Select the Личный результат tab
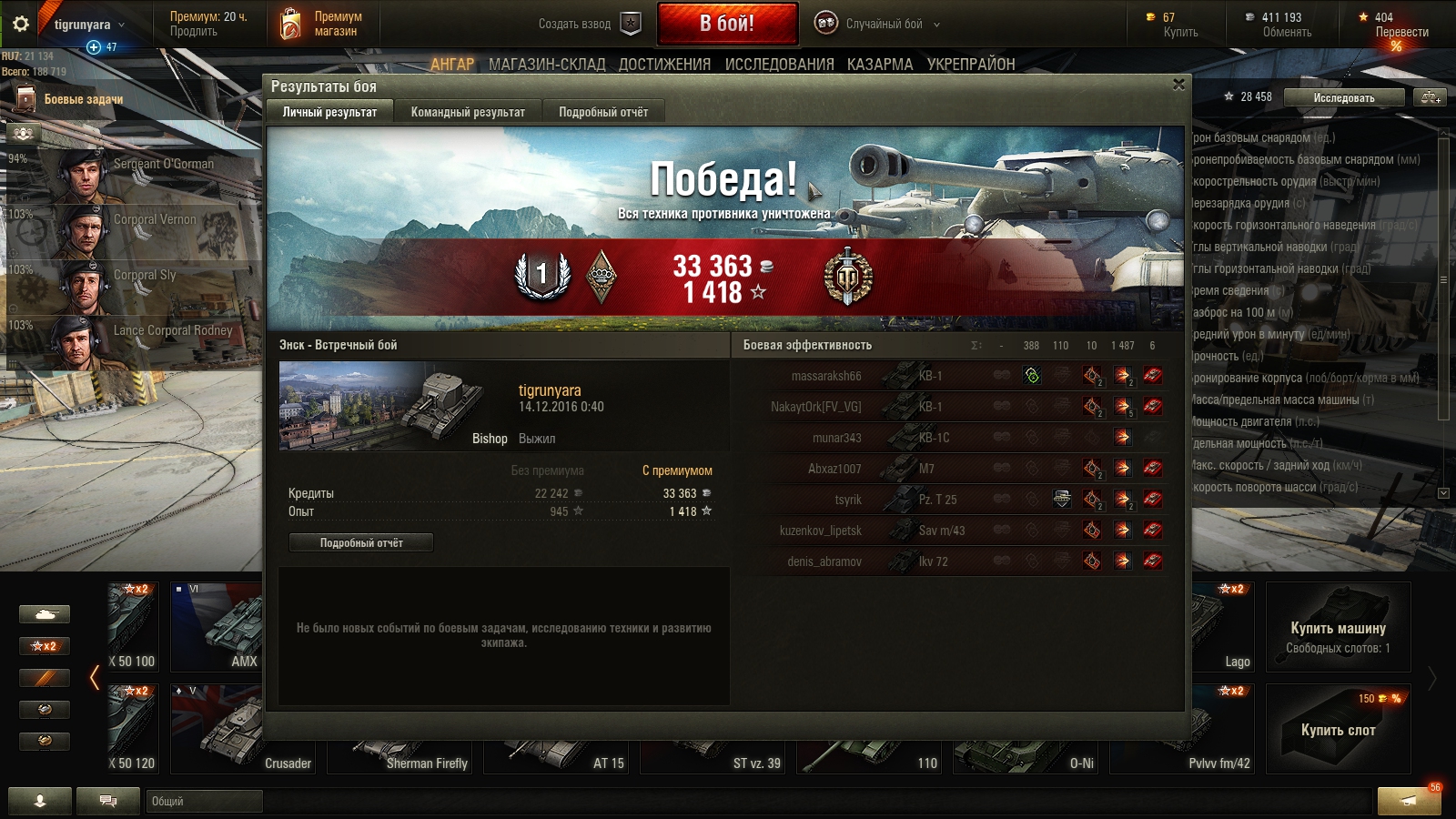The image size is (1456, 819). 329,112
